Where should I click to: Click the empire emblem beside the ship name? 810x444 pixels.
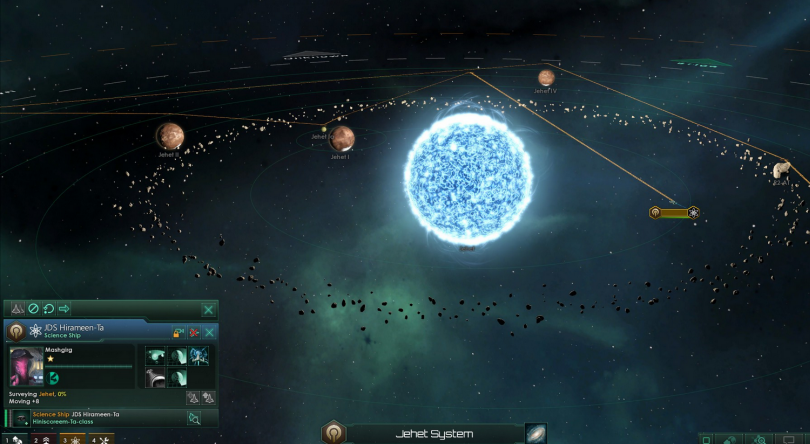coord(16,331)
